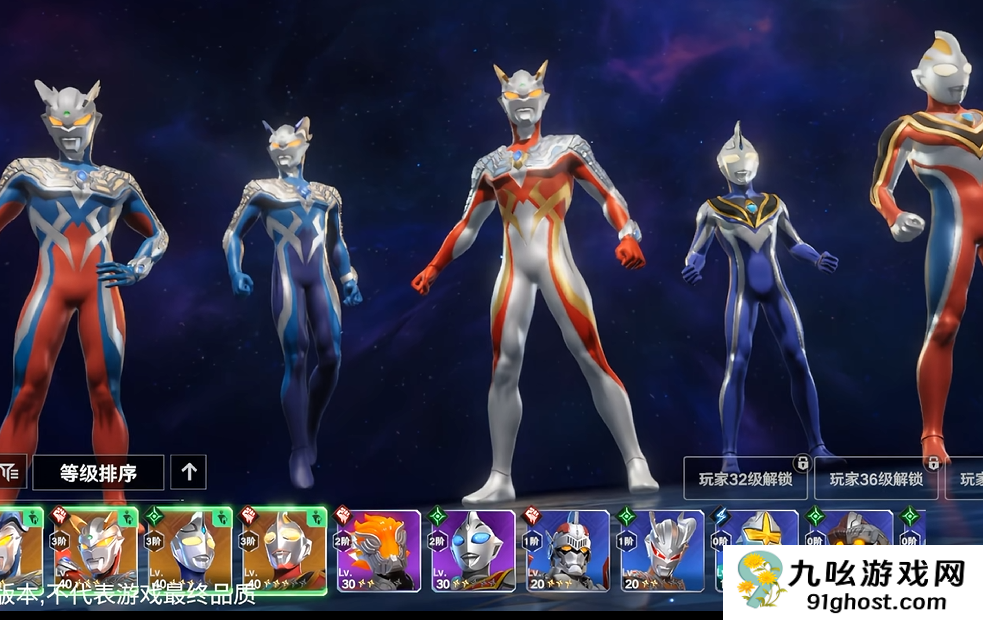The width and height of the screenshot is (983, 620).
Task: Open the 九吆游戏网 watermark link
Action: (x=853, y=583)
